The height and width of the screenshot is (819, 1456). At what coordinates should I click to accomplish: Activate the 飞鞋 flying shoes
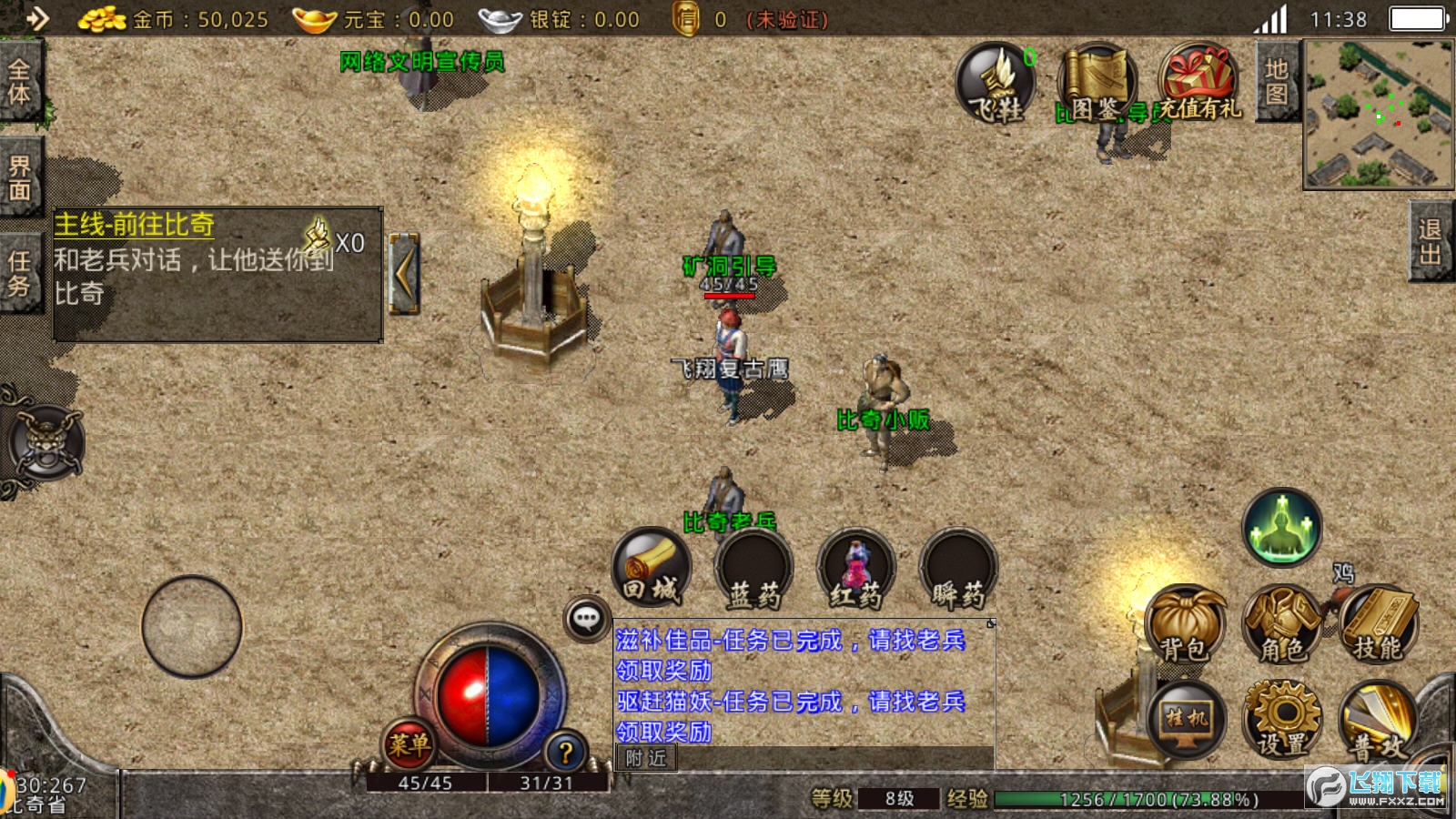point(996,84)
